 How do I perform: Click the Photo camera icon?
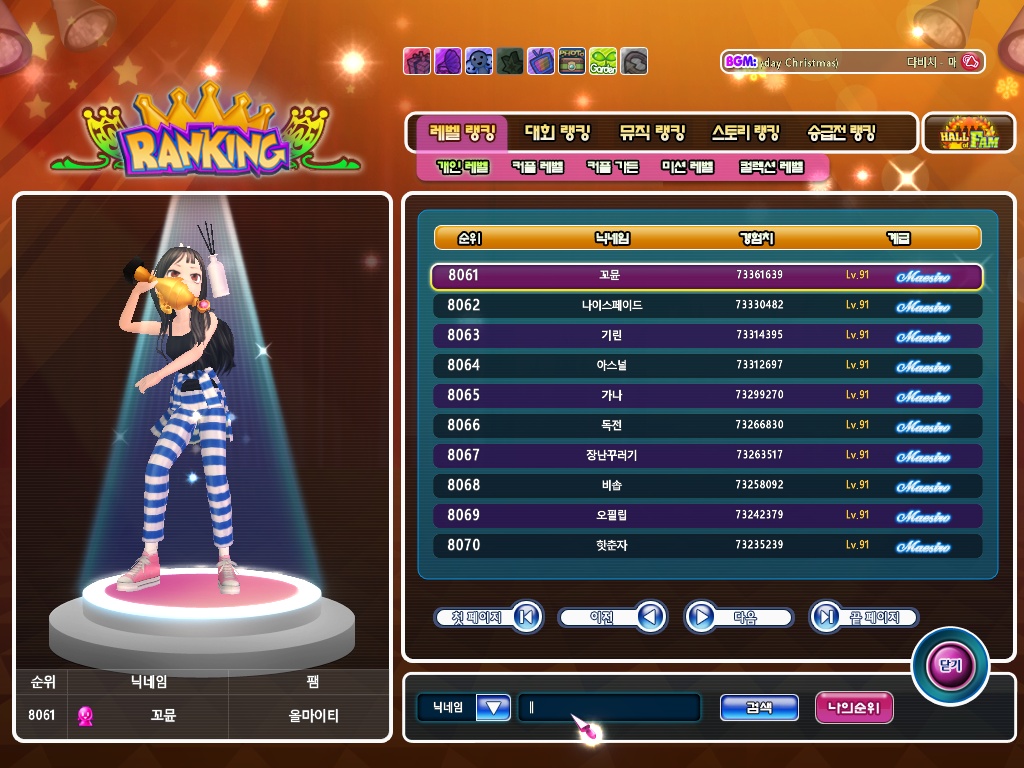click(572, 61)
